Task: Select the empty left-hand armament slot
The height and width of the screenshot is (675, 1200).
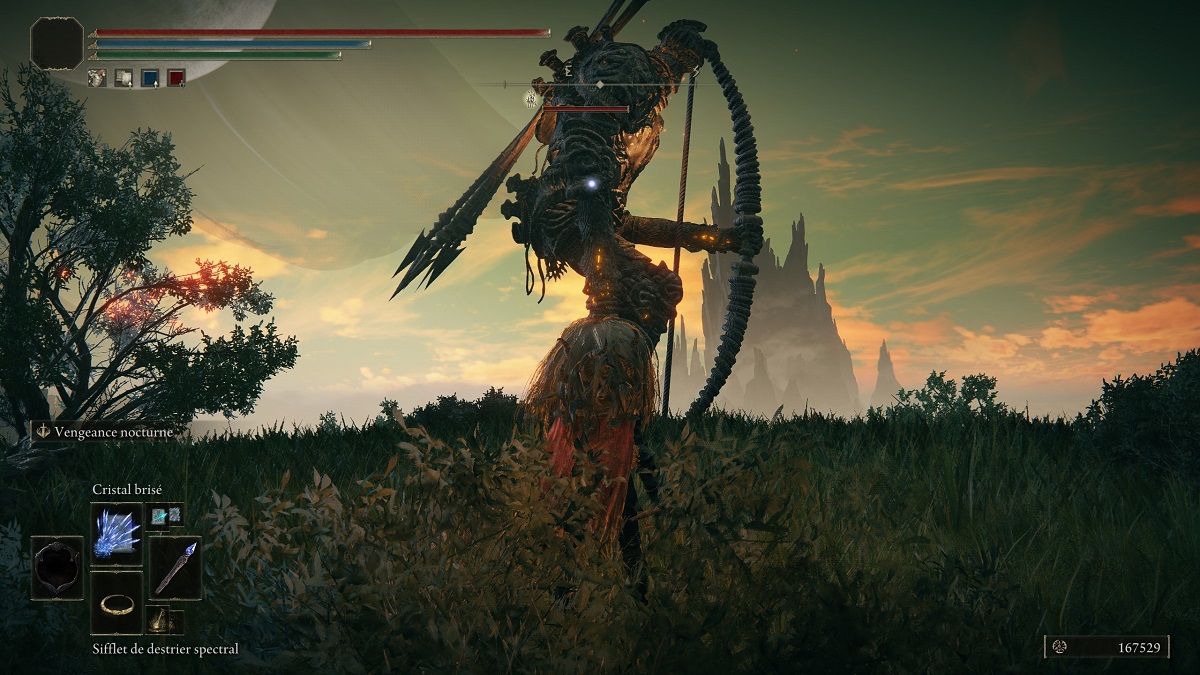Action: pos(57,568)
